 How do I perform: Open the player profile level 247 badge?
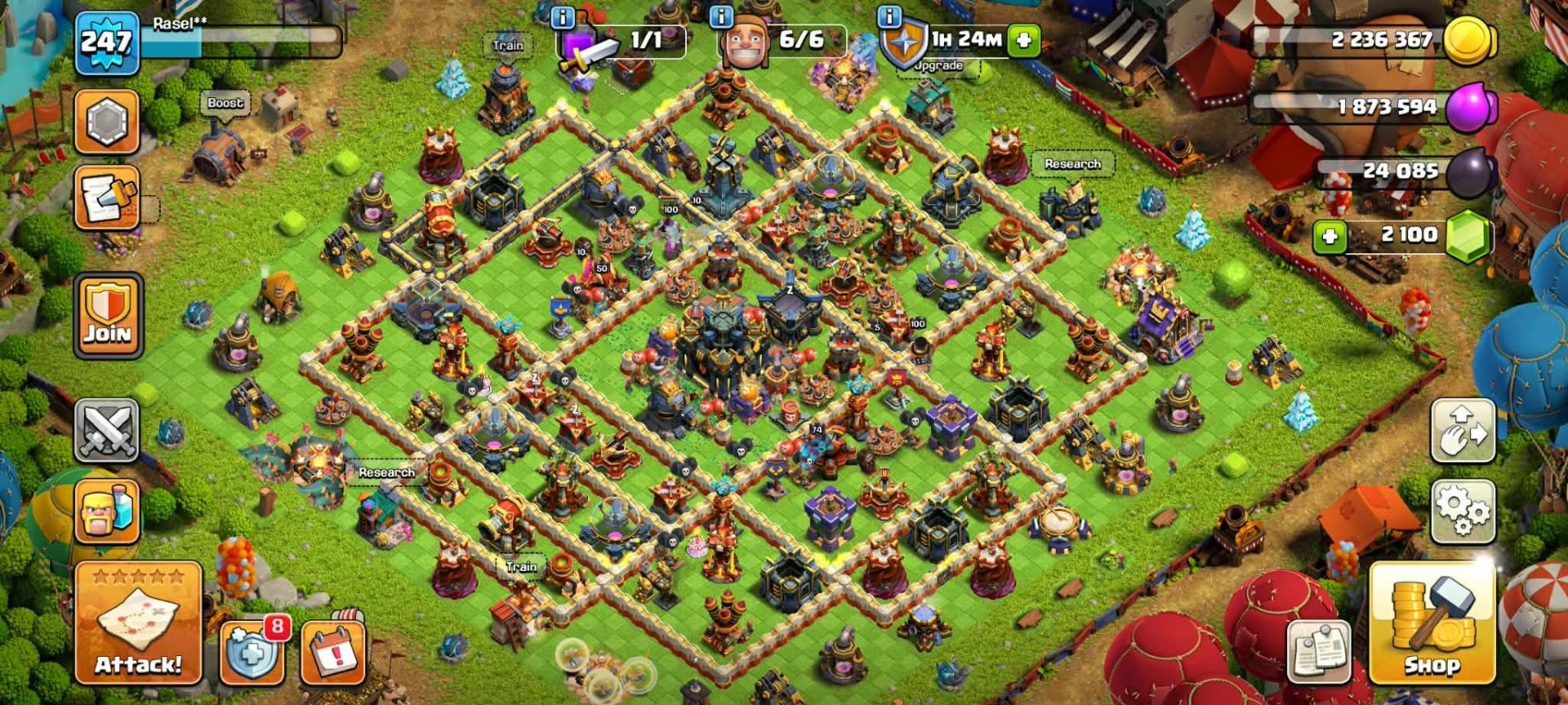click(x=106, y=41)
